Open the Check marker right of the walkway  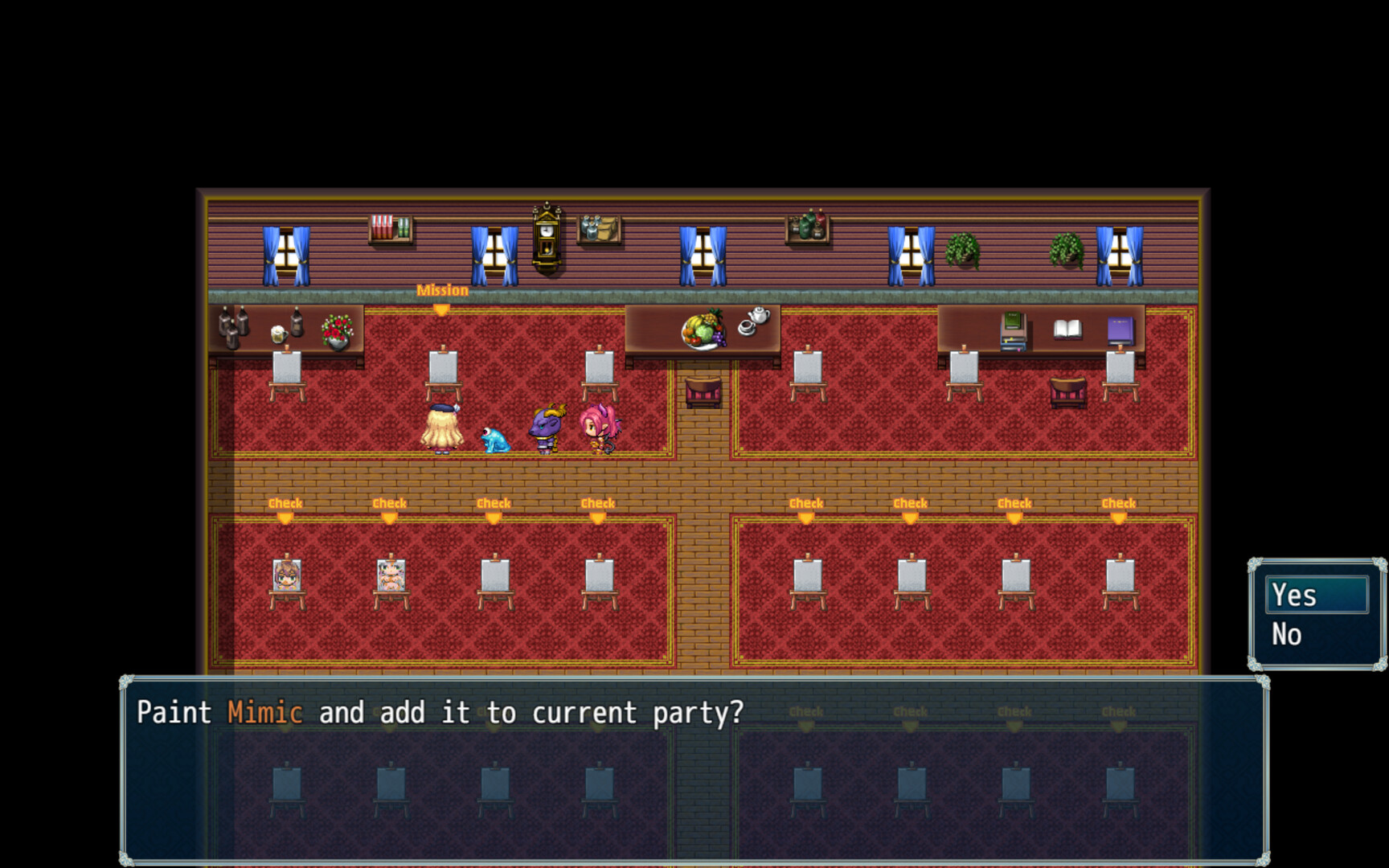tap(807, 506)
